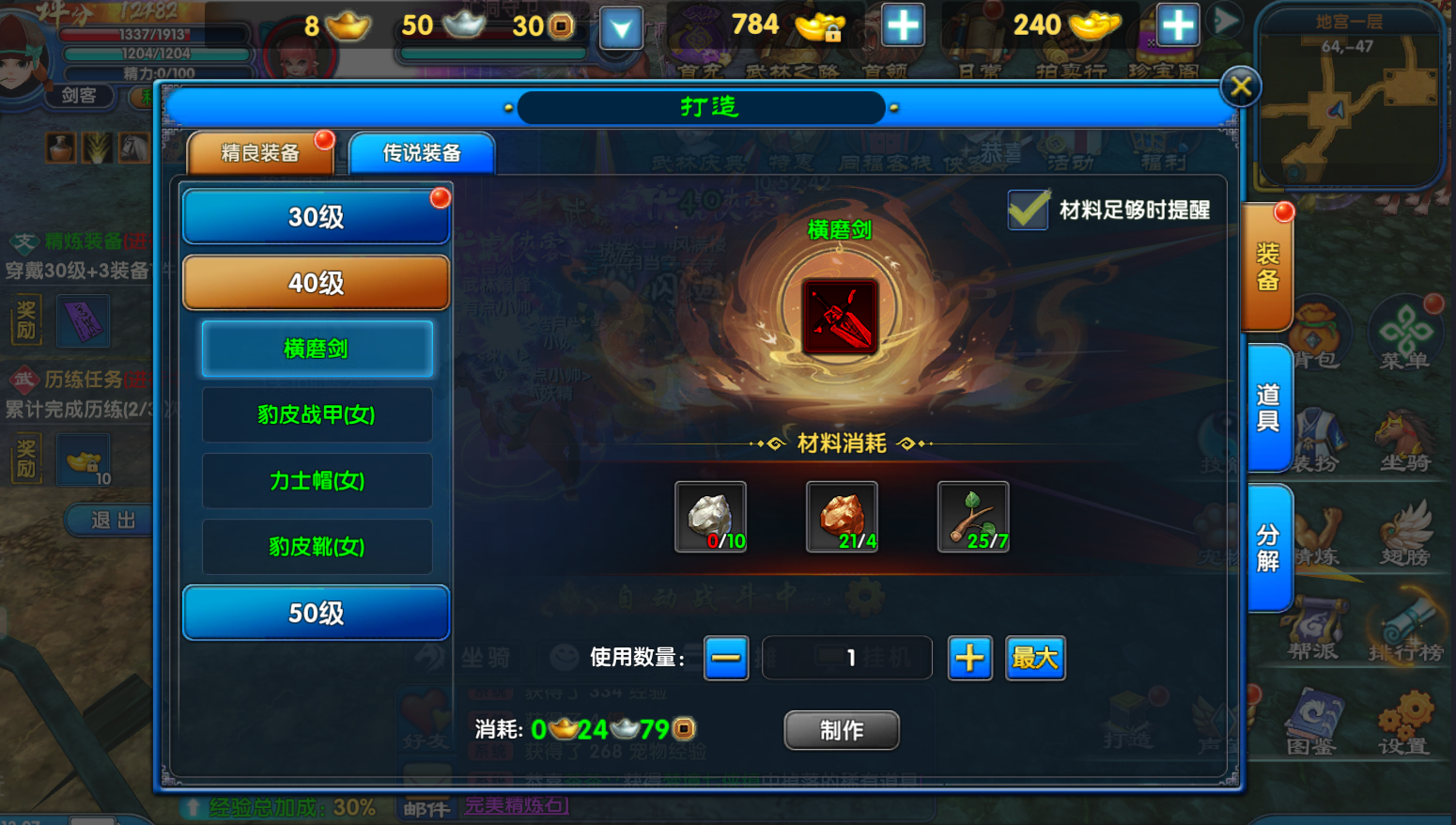Set quantity to maximum with 最大

pyautogui.click(x=1035, y=658)
